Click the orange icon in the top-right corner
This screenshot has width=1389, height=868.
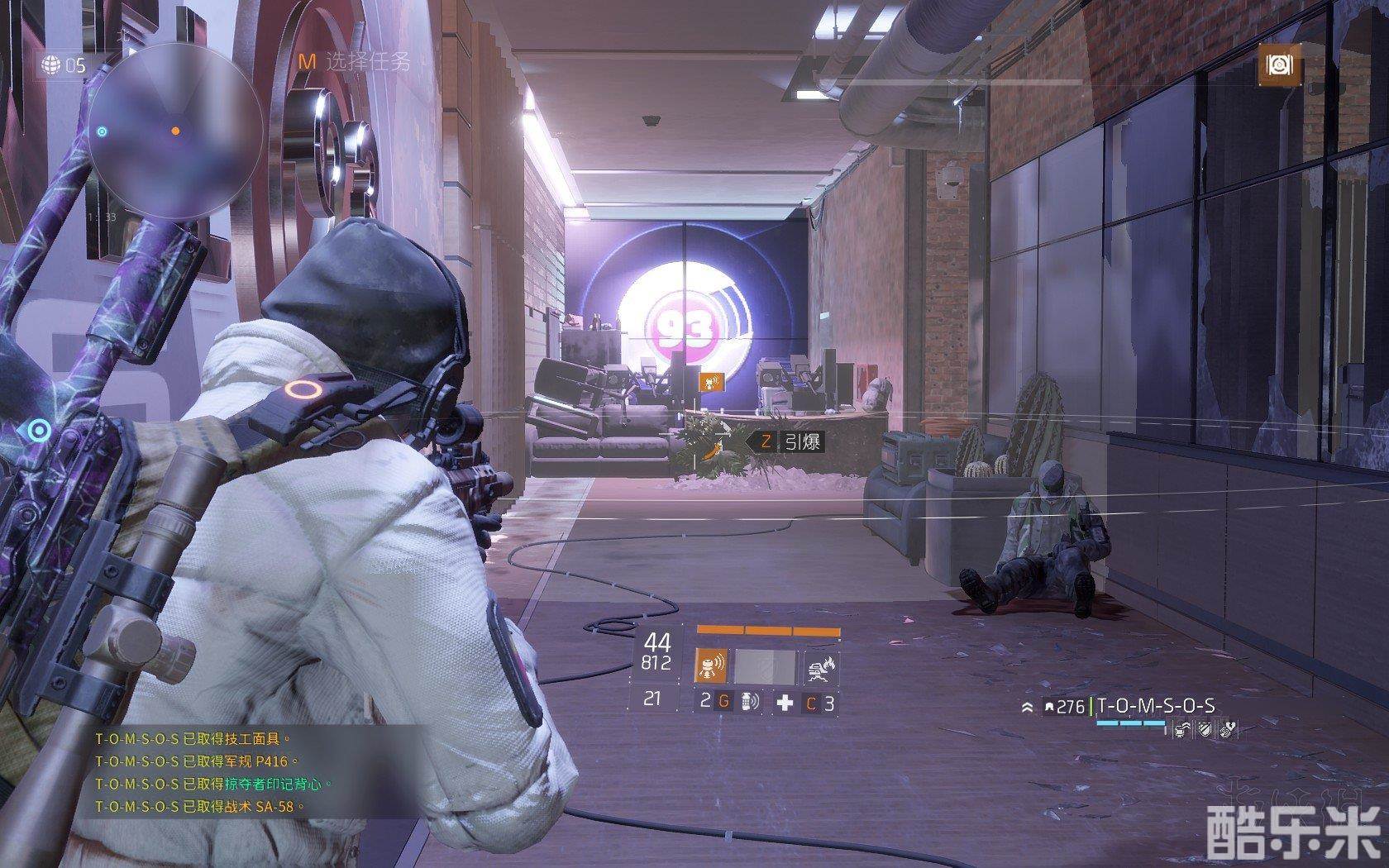[x=1278, y=66]
